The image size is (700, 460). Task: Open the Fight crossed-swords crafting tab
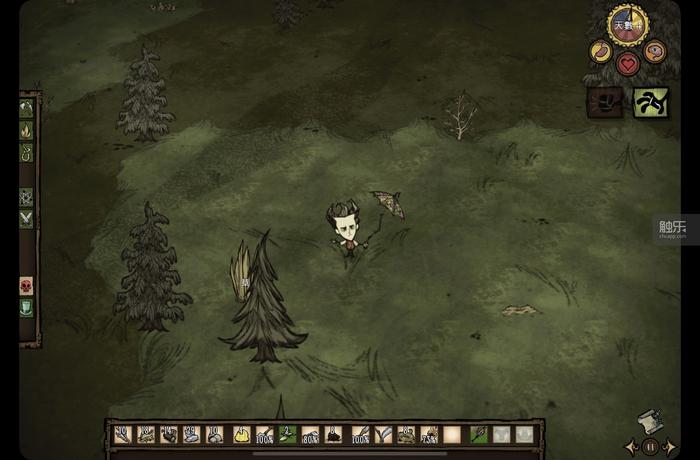(26, 218)
